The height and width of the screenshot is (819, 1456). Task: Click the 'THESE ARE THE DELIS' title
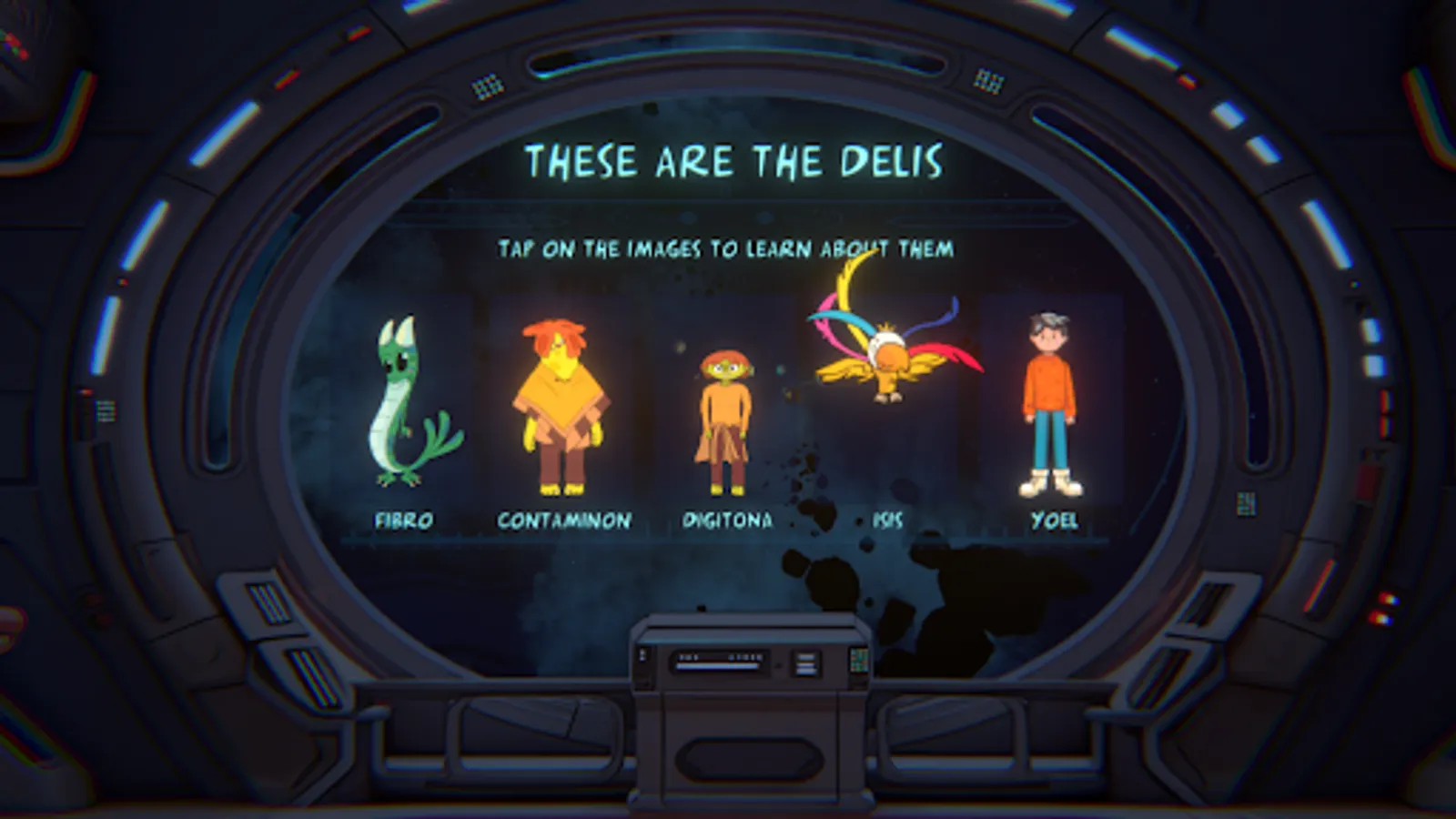pyautogui.click(x=735, y=164)
